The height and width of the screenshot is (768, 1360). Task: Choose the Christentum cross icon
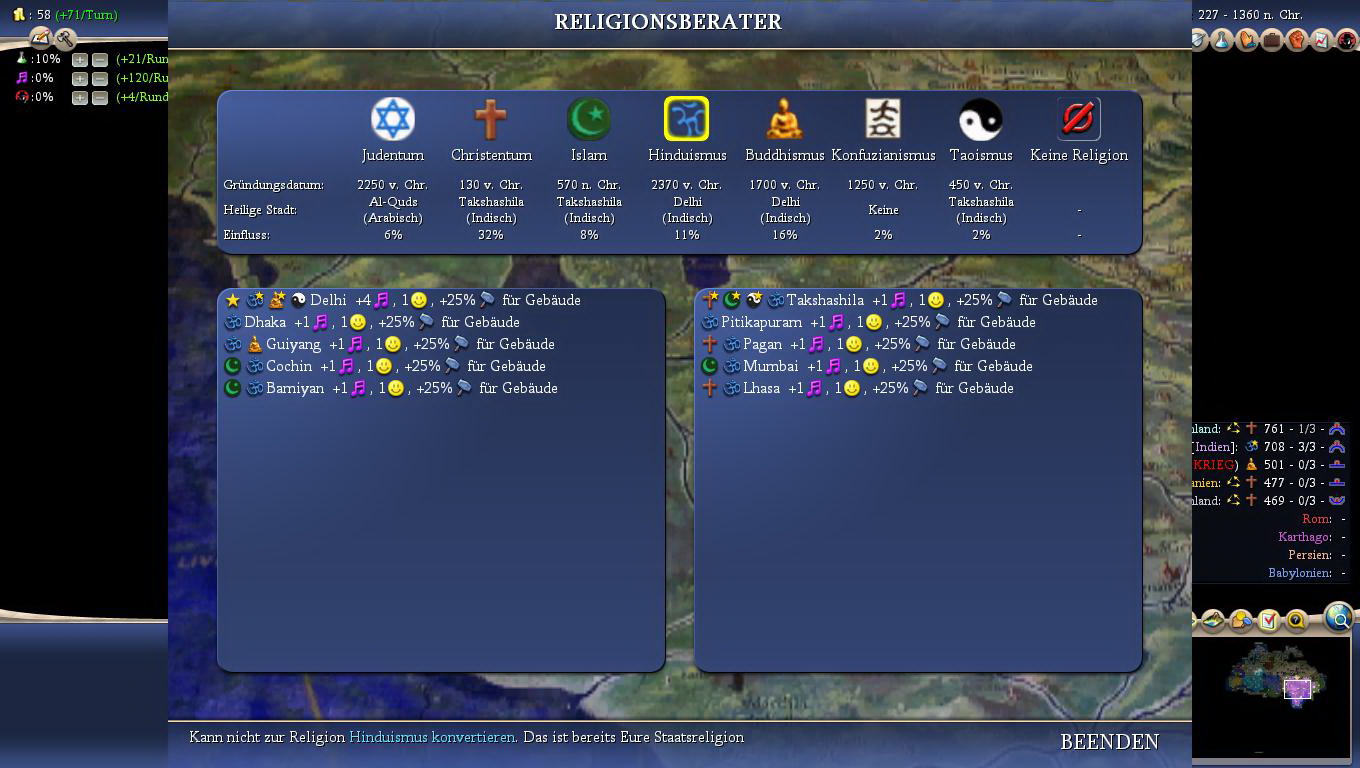point(491,120)
